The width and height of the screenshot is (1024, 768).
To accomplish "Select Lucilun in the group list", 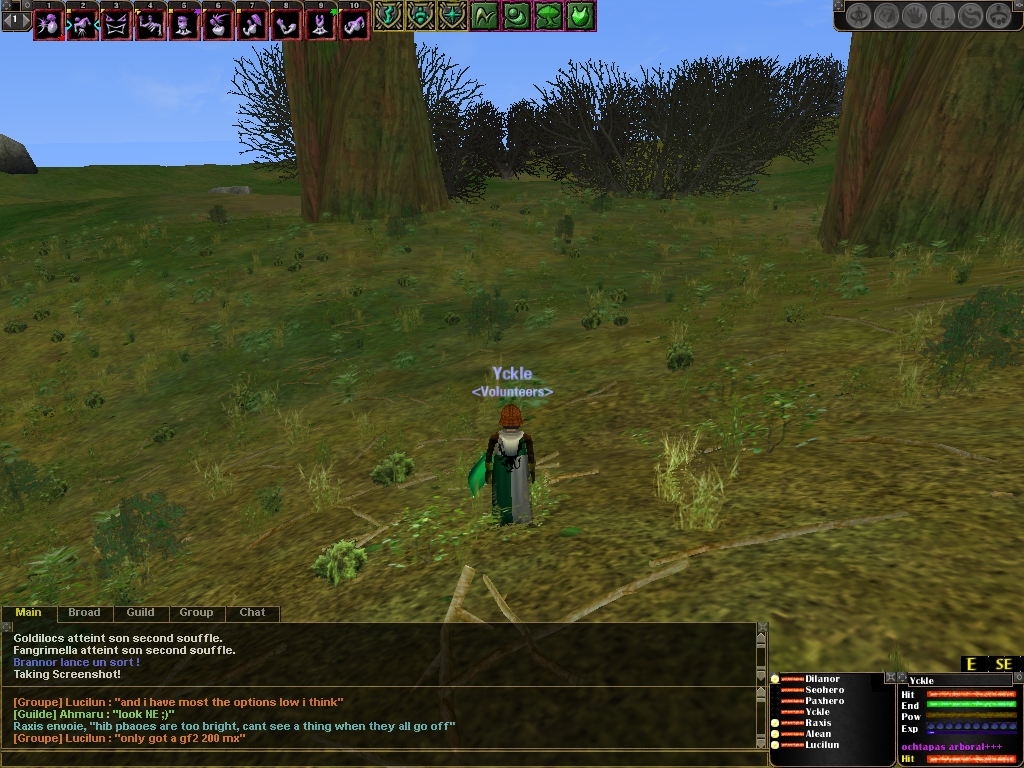I will [x=822, y=745].
